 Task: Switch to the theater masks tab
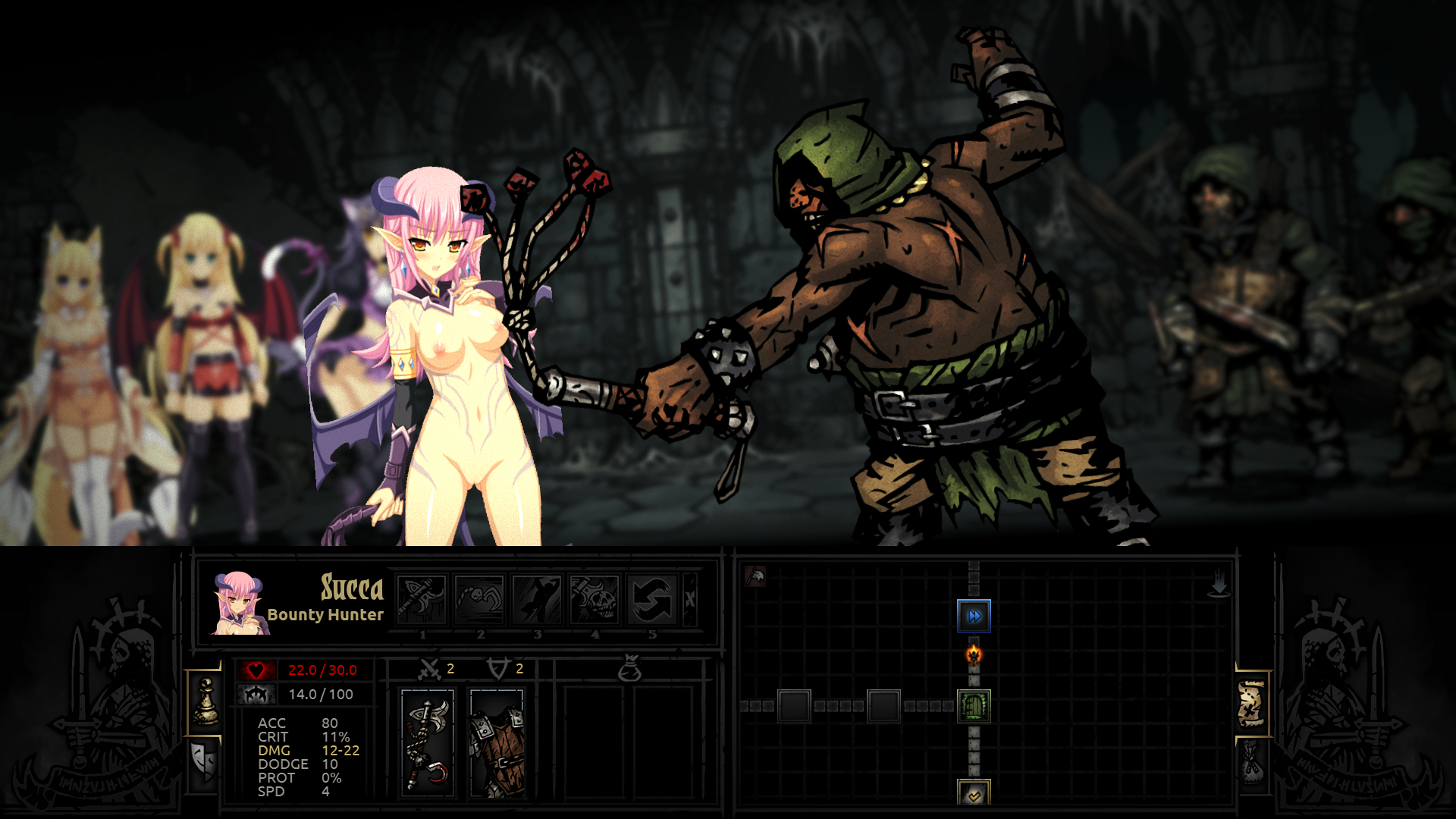pos(205,762)
